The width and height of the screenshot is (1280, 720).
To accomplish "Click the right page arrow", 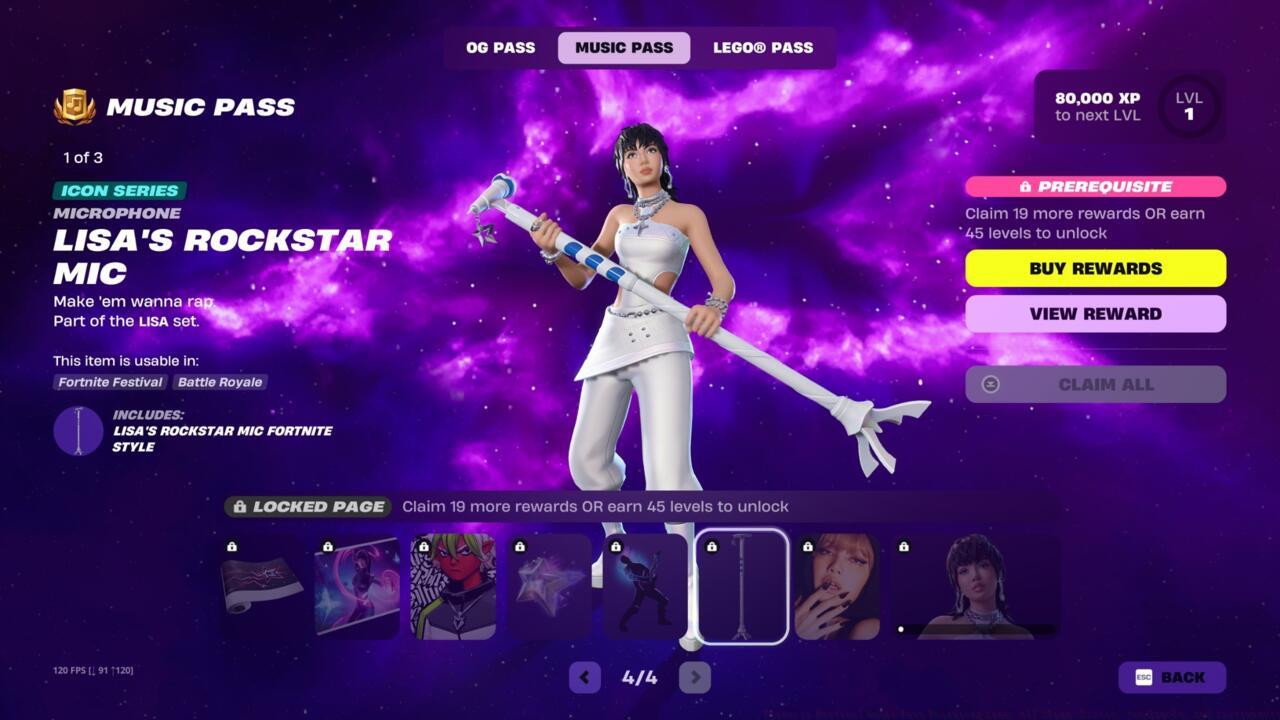I will click(x=696, y=677).
